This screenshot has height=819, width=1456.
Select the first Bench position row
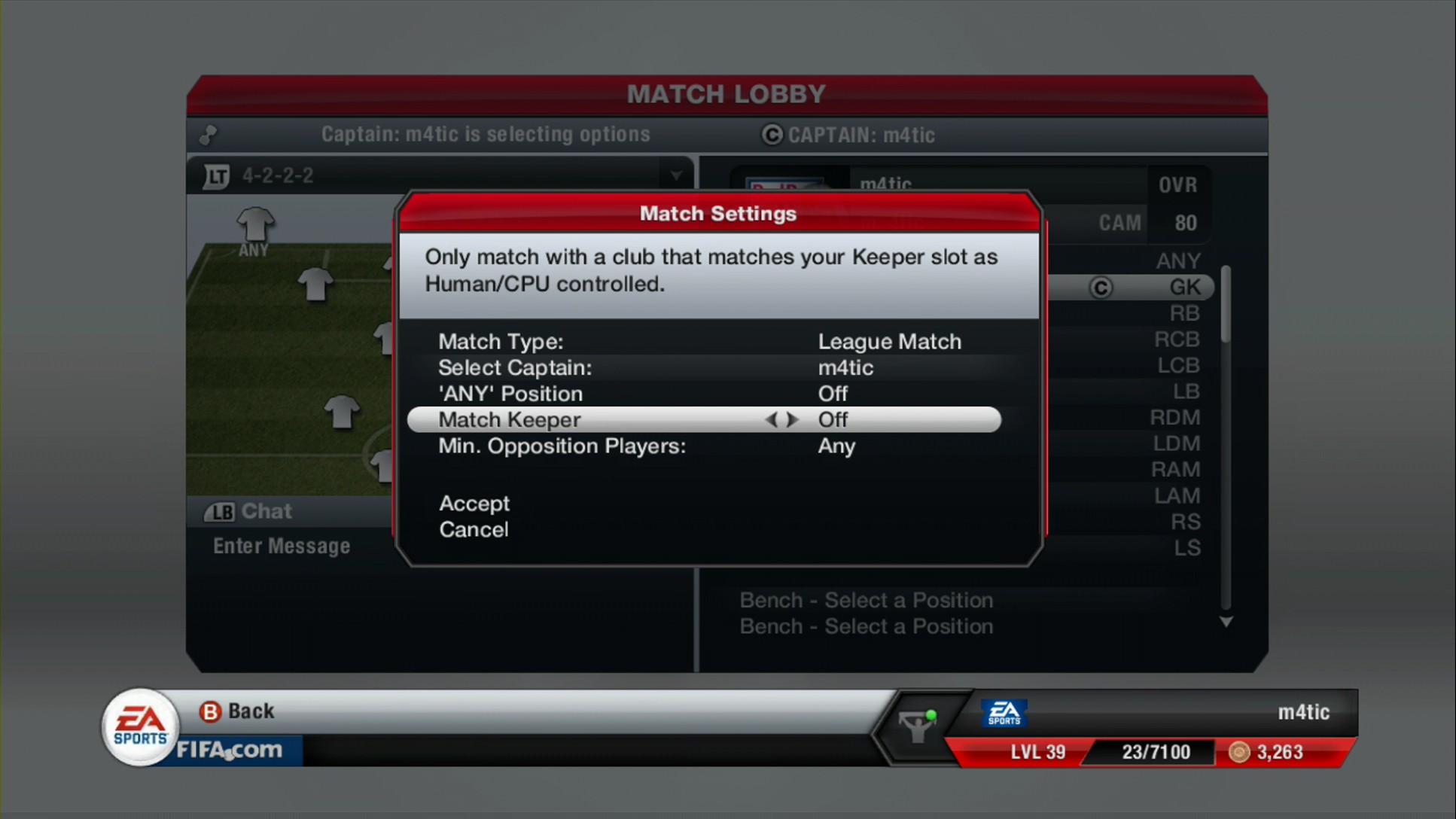(x=866, y=601)
